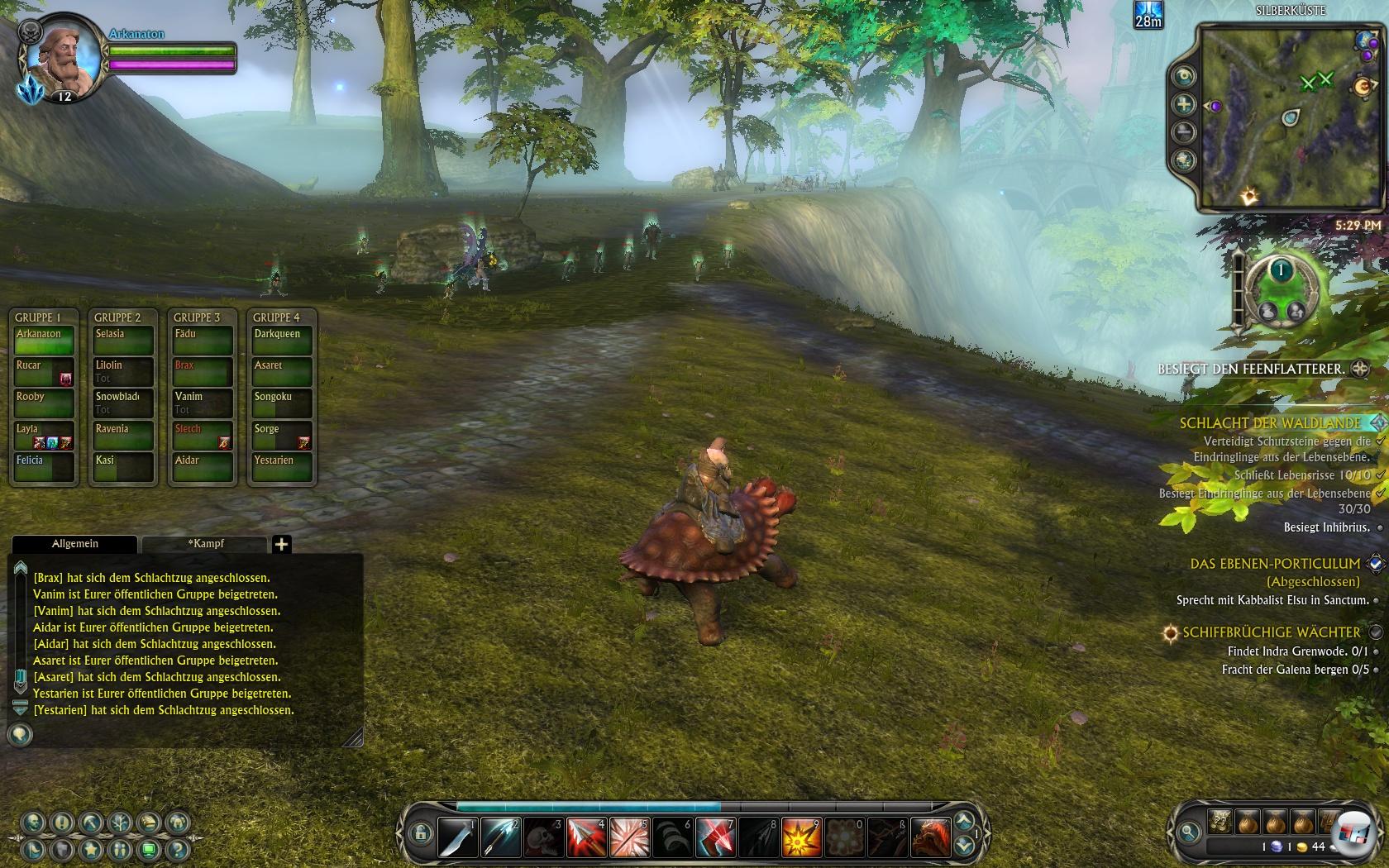
Task: Open the character sheet head icon
Action: [34, 822]
